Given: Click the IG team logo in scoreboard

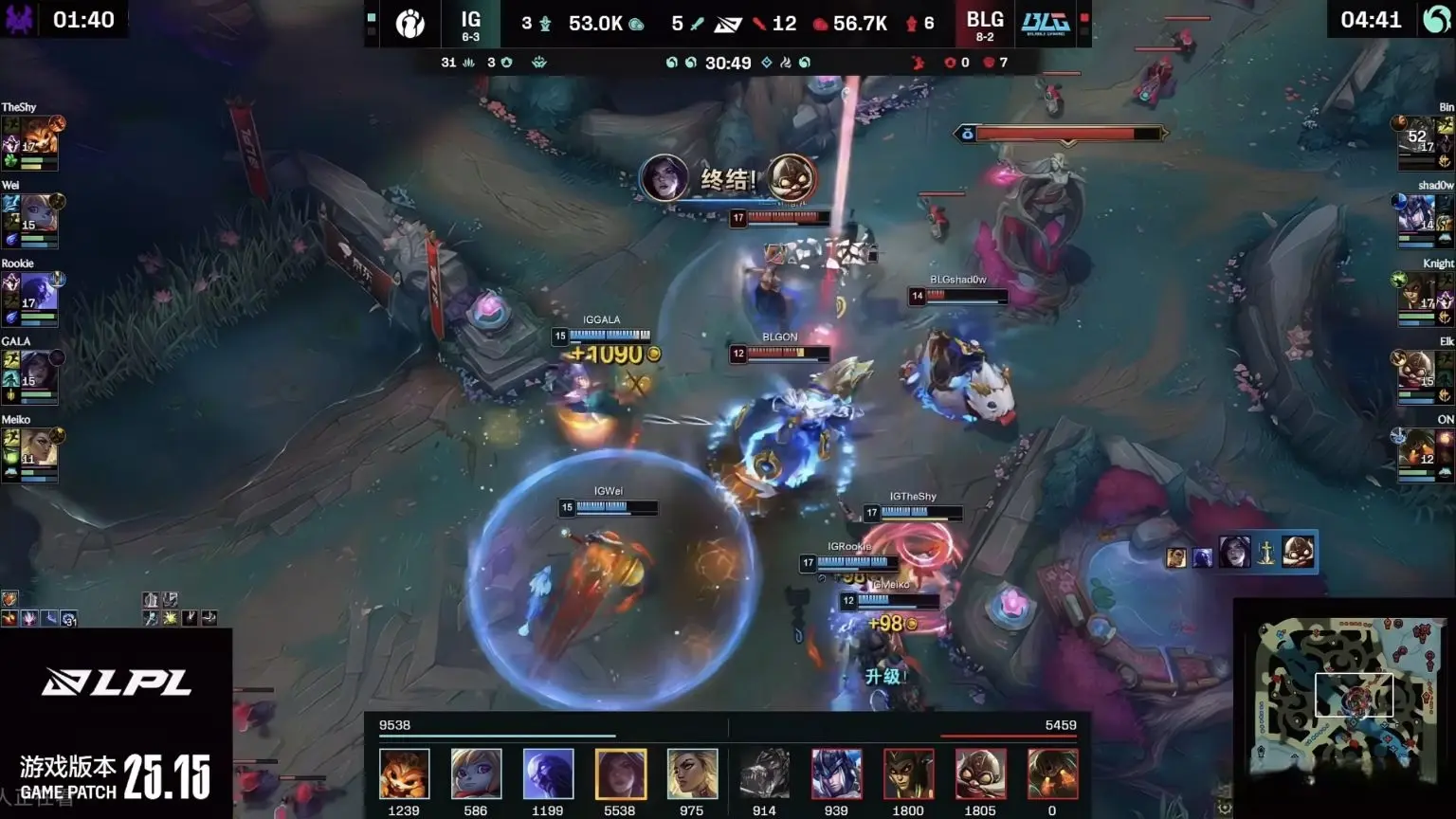Looking at the screenshot, I should (410, 24).
